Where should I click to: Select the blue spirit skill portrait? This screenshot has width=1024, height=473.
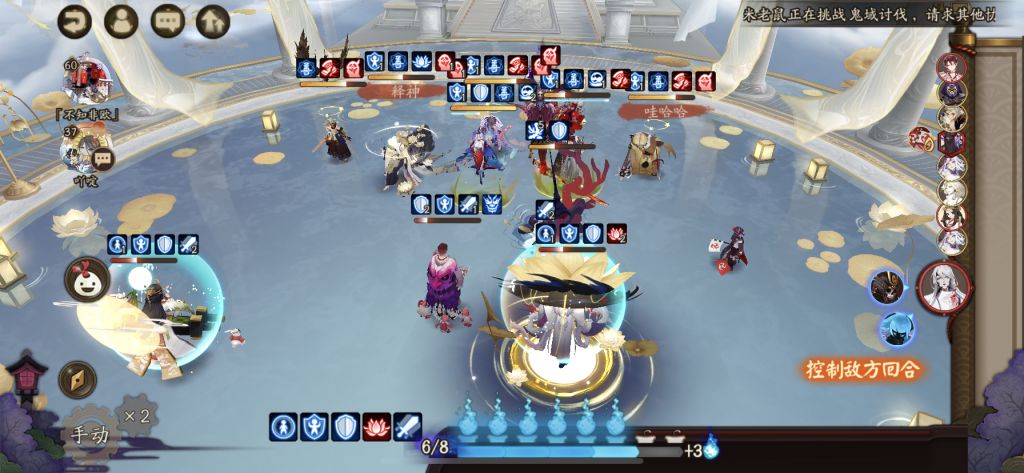click(x=896, y=329)
